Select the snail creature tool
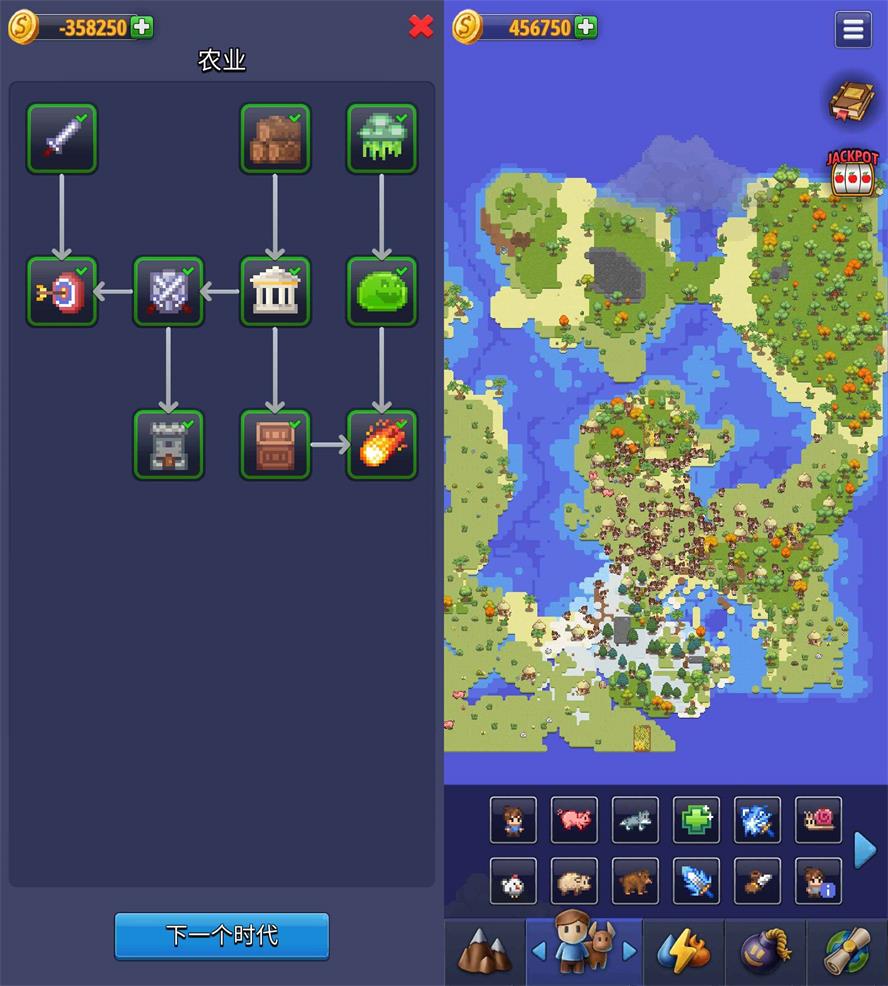This screenshot has height=986, width=888. pyautogui.click(x=818, y=820)
